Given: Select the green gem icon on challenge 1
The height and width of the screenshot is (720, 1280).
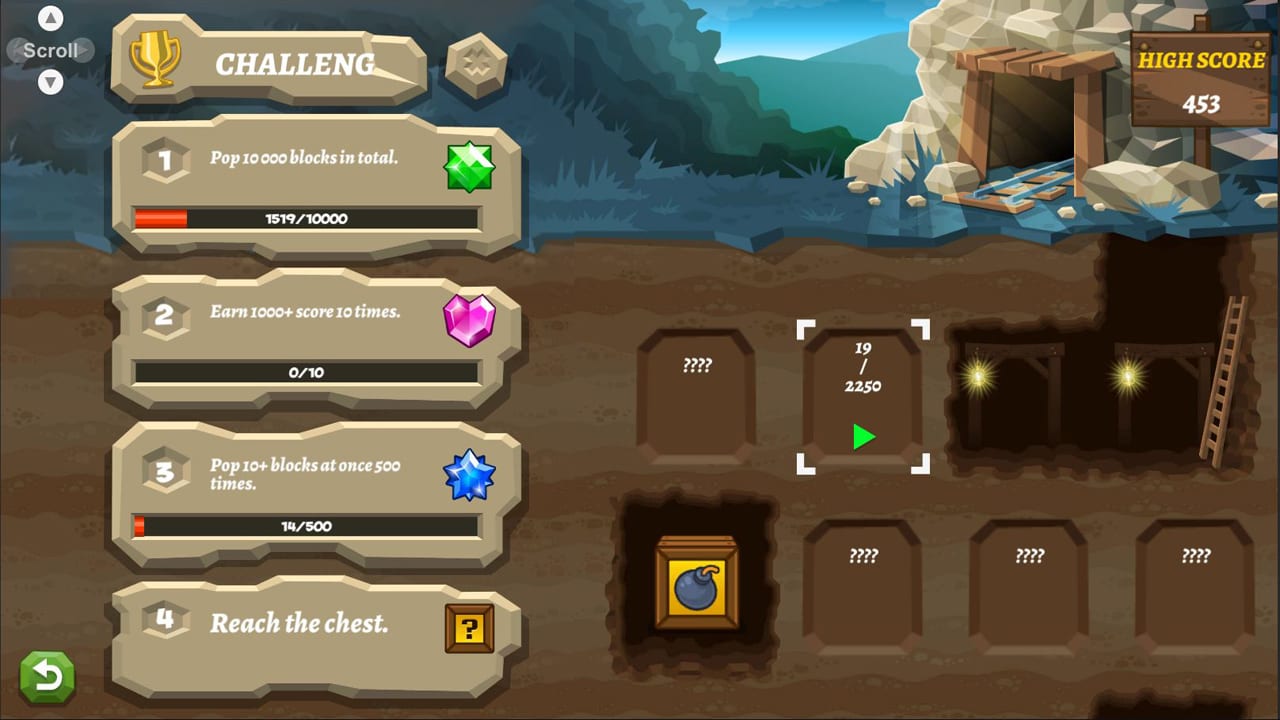Looking at the screenshot, I should pyautogui.click(x=469, y=166).
